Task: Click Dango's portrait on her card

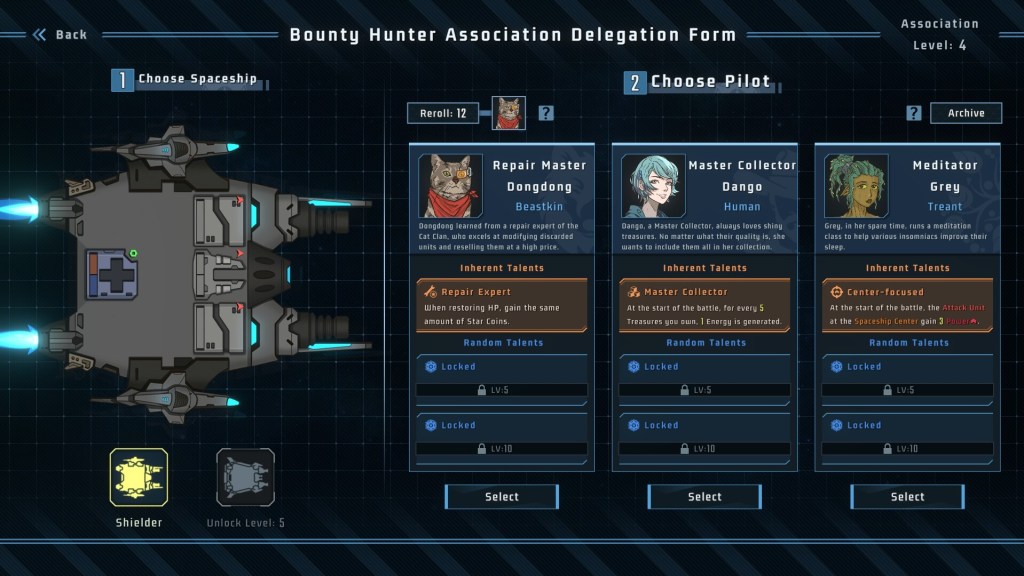Action: [653, 185]
